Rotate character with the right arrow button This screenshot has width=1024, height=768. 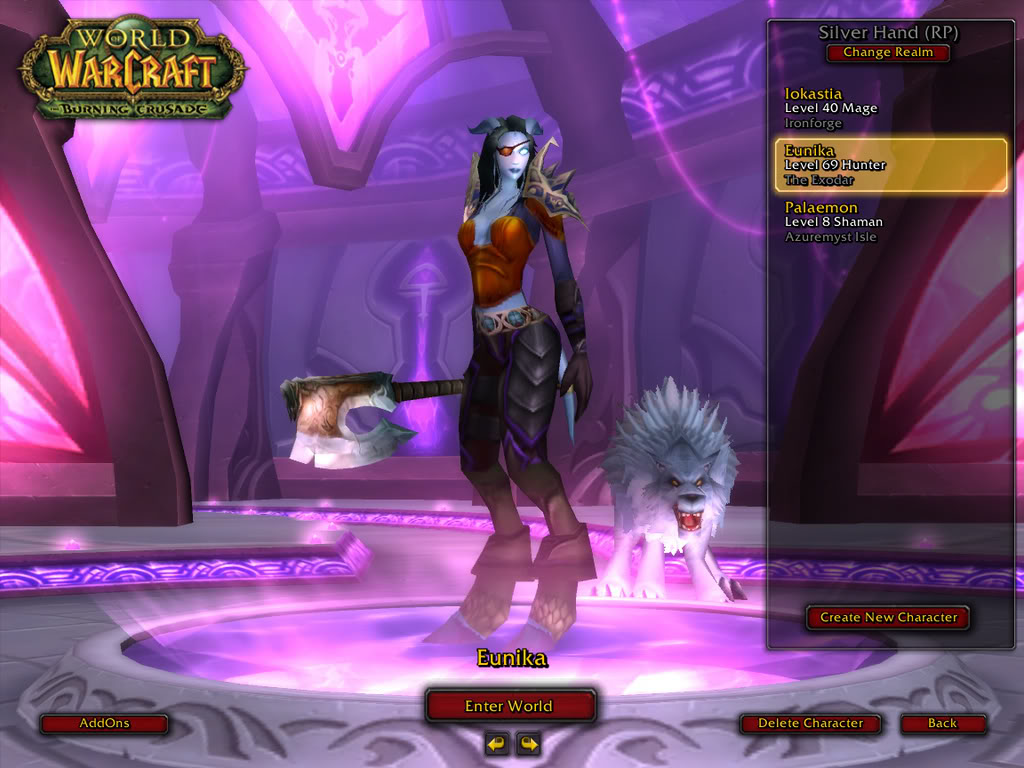pos(527,743)
